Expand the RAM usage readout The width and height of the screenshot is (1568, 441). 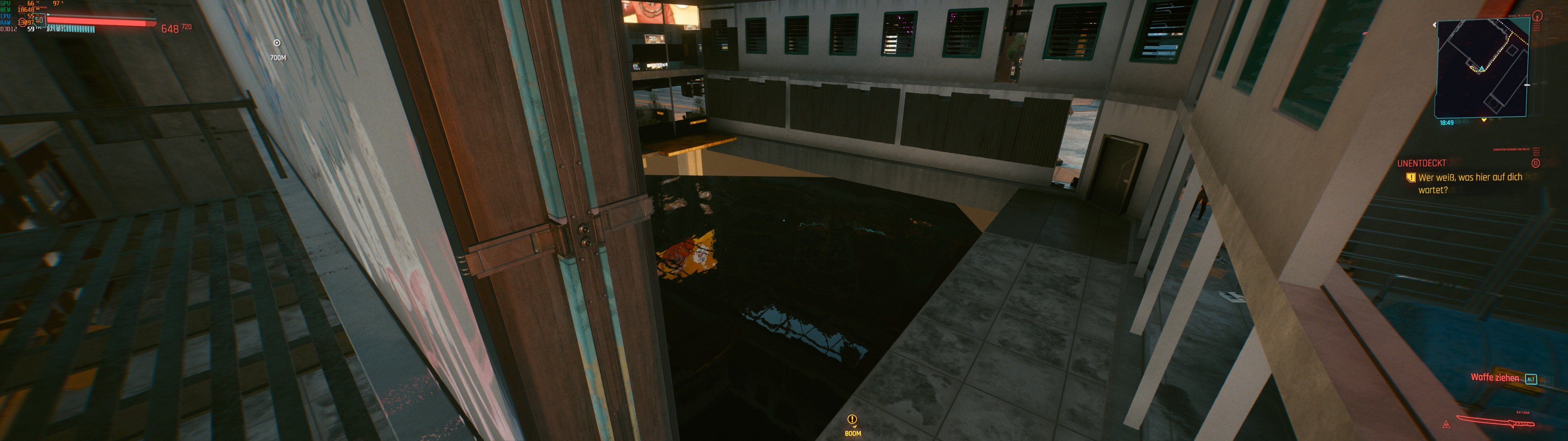pyautogui.click(x=26, y=22)
